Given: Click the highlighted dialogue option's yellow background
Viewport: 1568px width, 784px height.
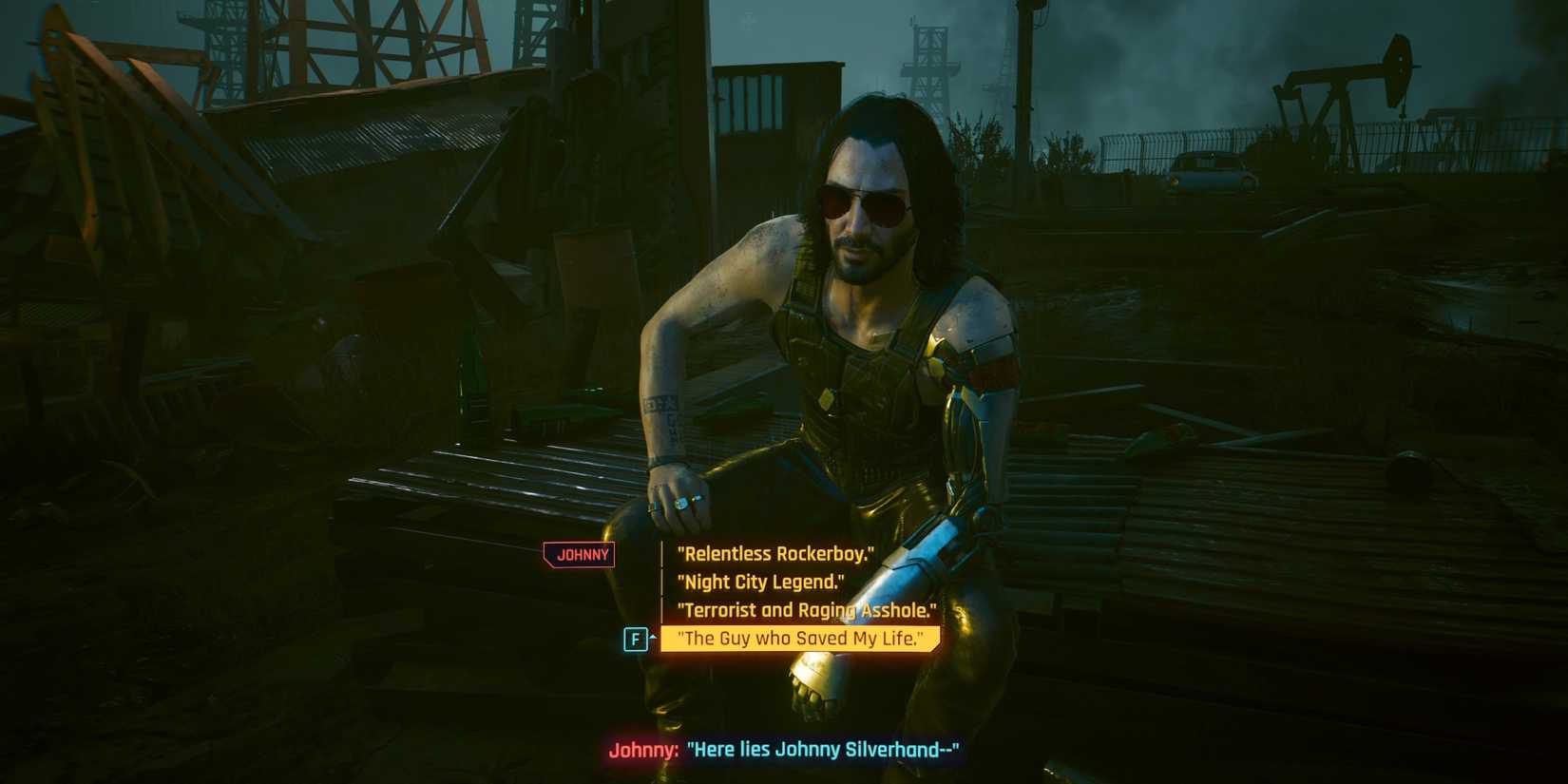Looking at the screenshot, I should (800, 638).
